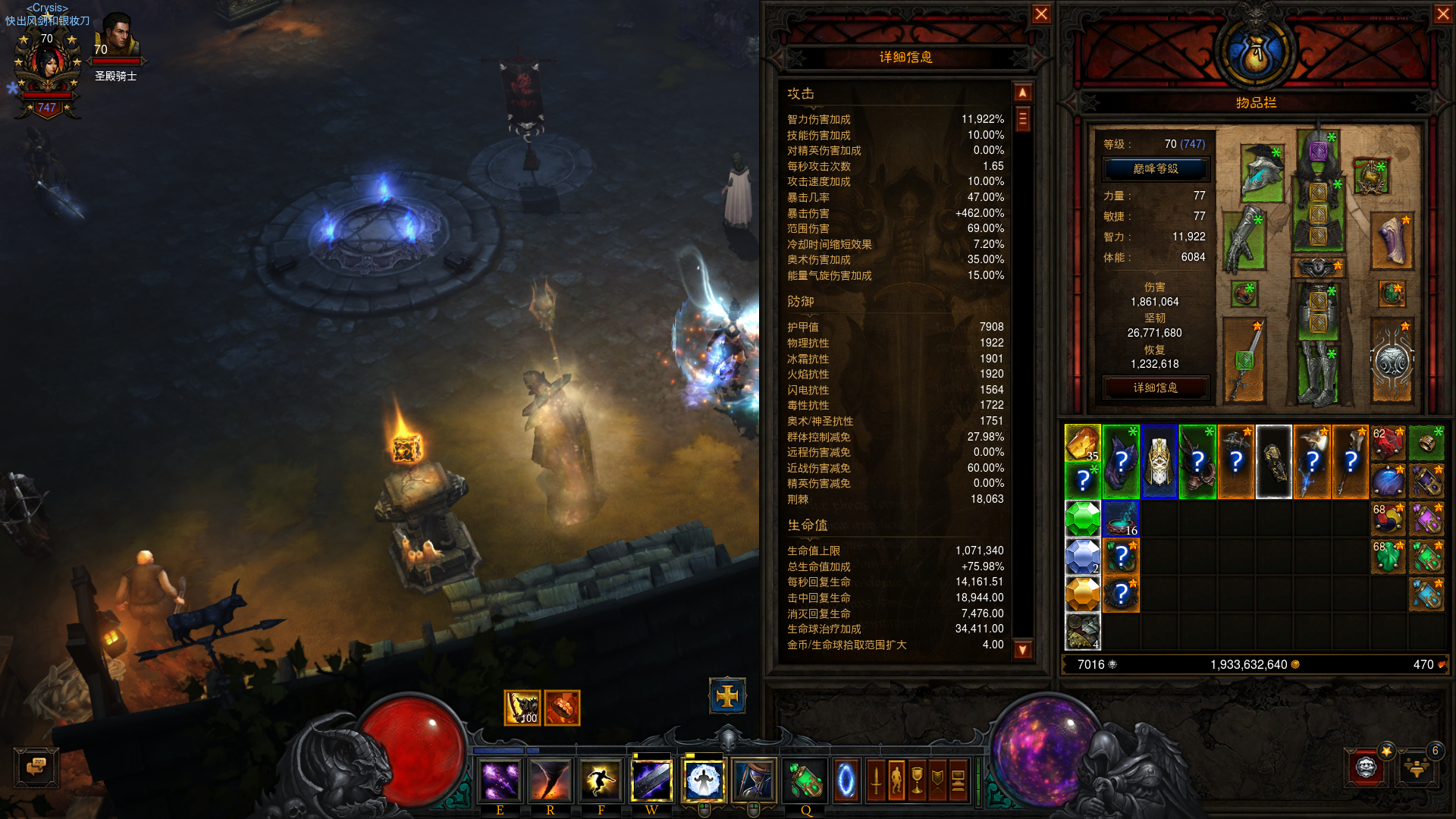Select the 圣殿骑士 follower portrait

[116, 36]
